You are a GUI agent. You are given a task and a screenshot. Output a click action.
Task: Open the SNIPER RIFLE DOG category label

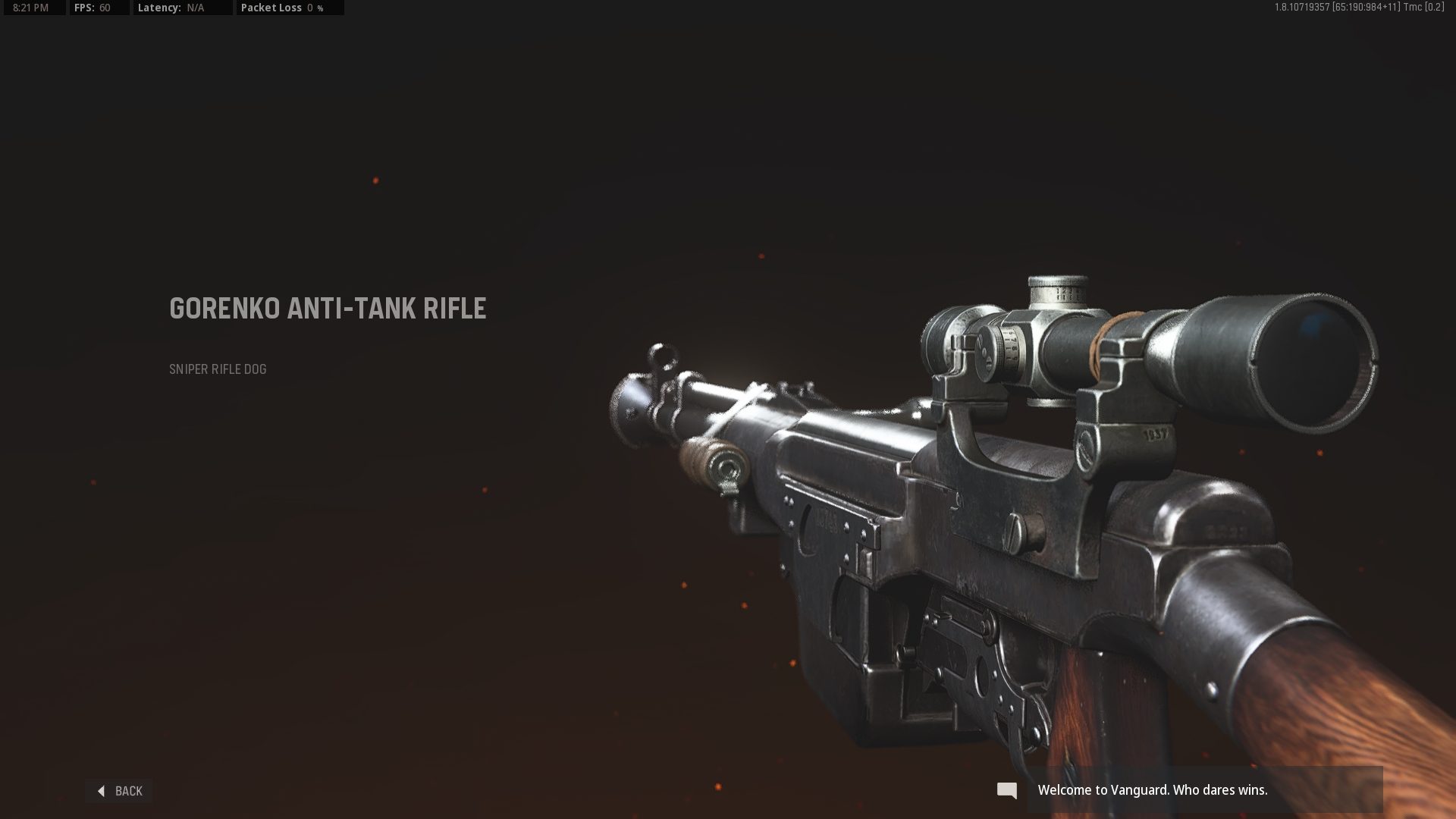217,370
